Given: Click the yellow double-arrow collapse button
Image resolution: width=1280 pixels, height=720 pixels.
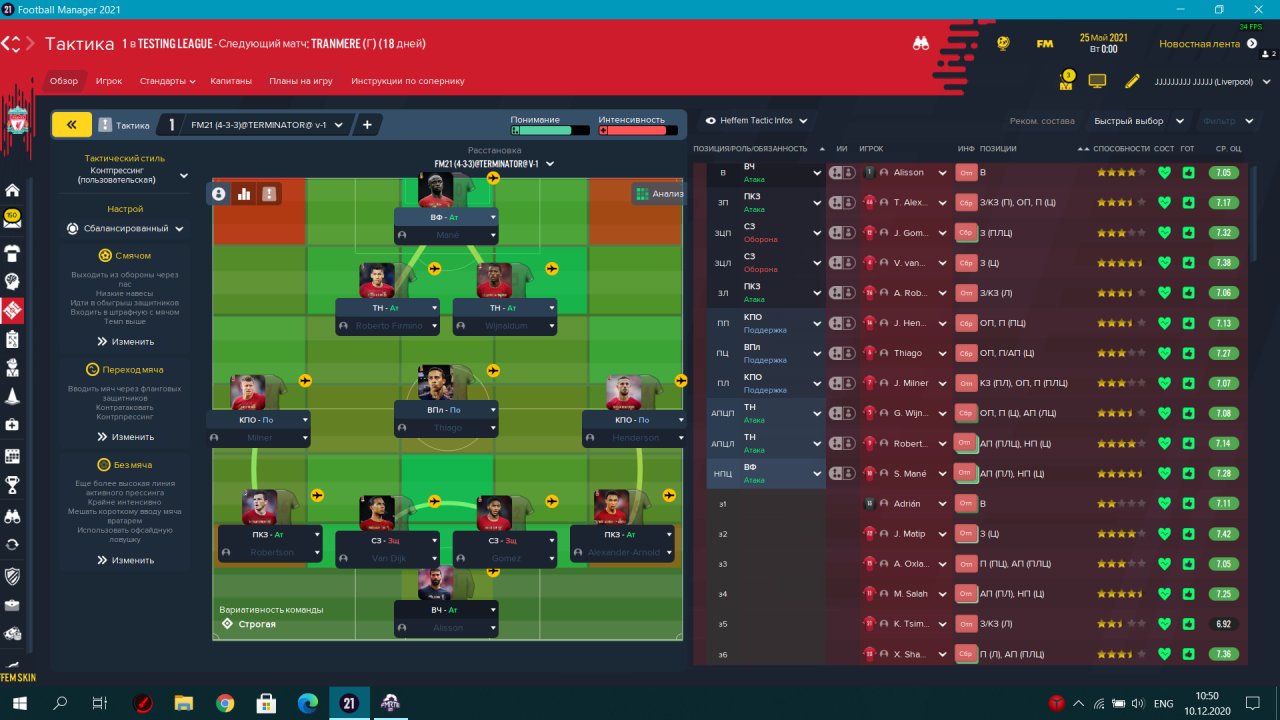Looking at the screenshot, I should point(71,124).
